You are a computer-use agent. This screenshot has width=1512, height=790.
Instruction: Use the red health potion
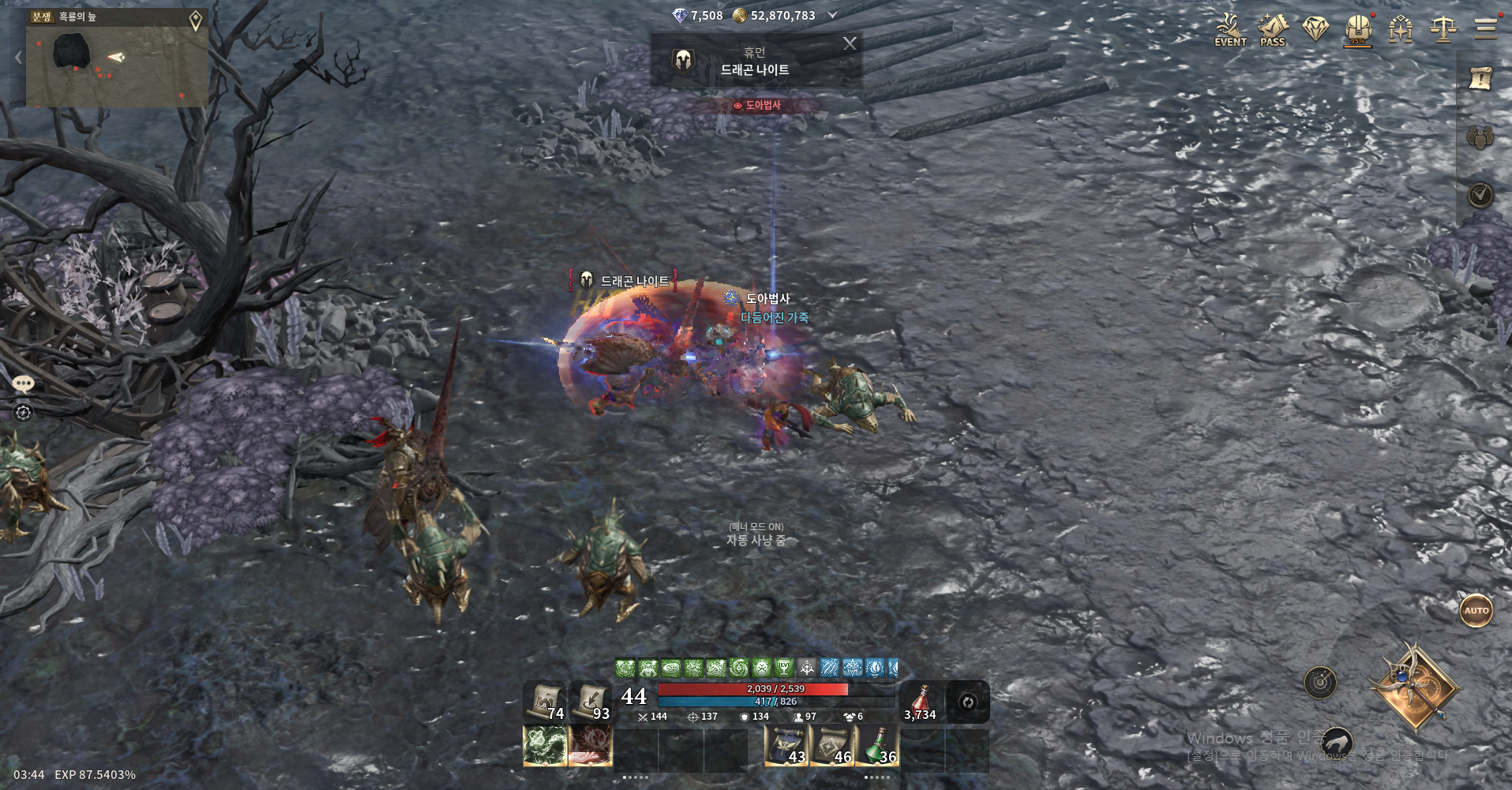pos(921,702)
